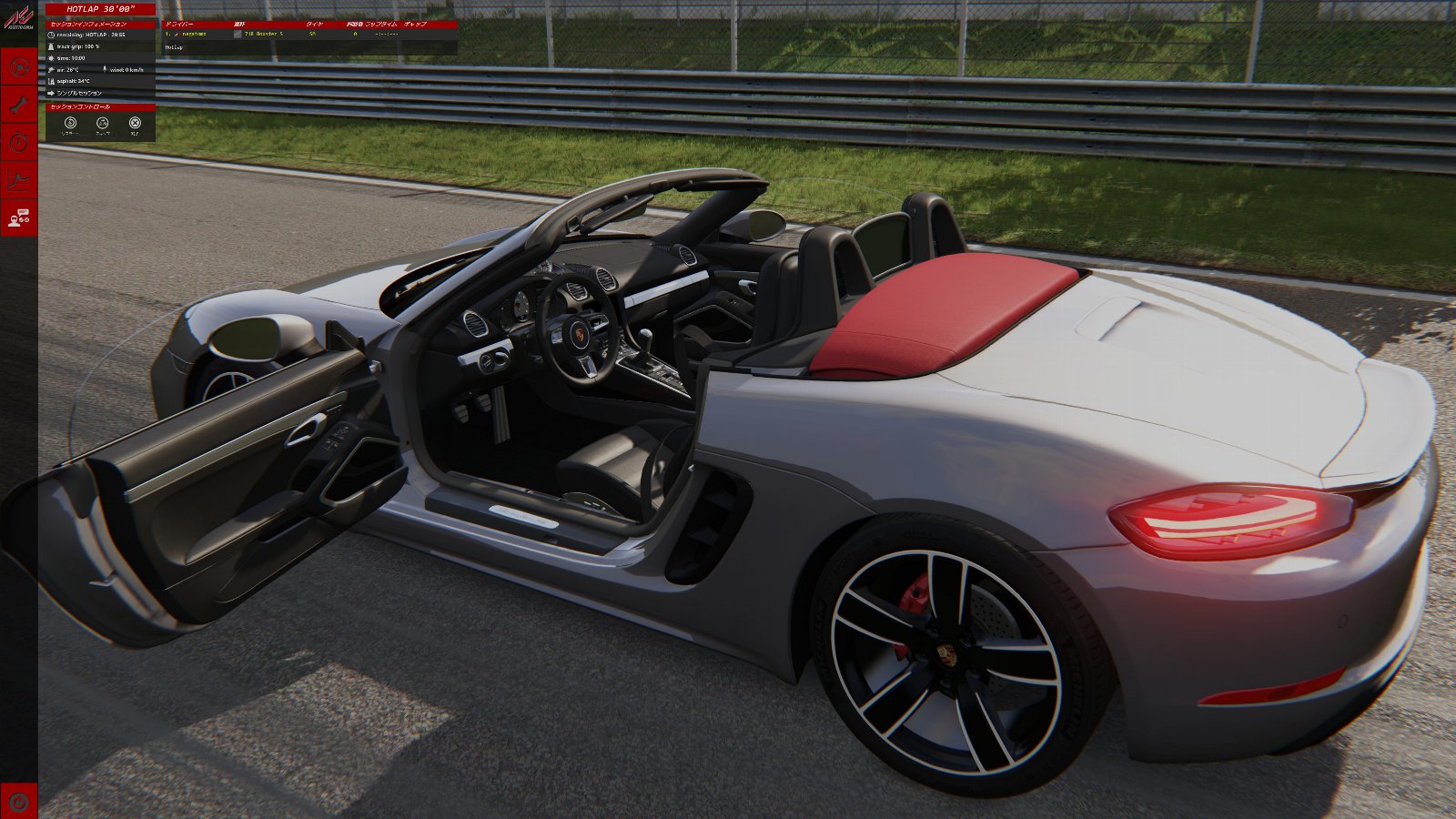Click the steering wheel drive button

click(x=18, y=66)
